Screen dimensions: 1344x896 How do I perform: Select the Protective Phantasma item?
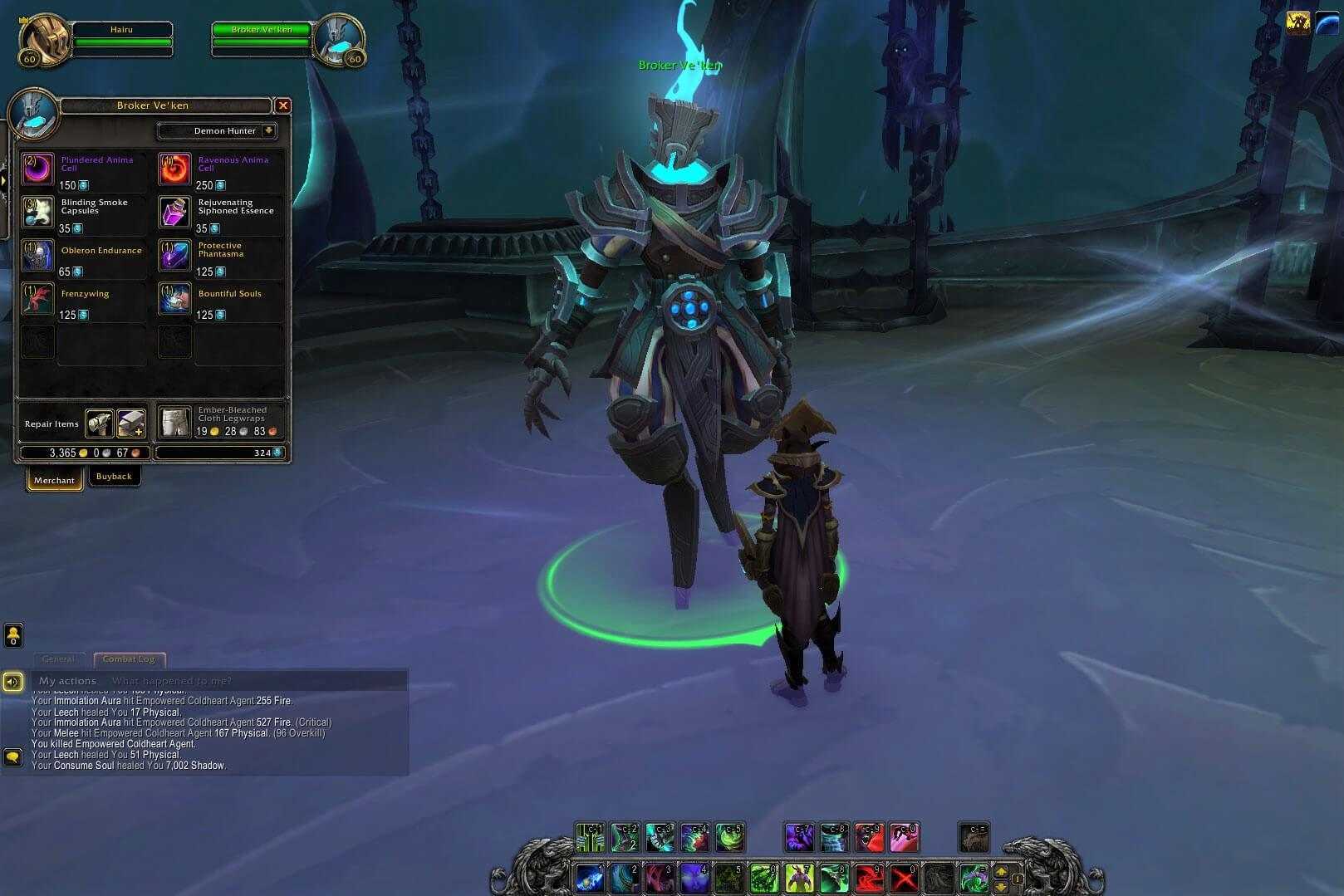point(175,256)
